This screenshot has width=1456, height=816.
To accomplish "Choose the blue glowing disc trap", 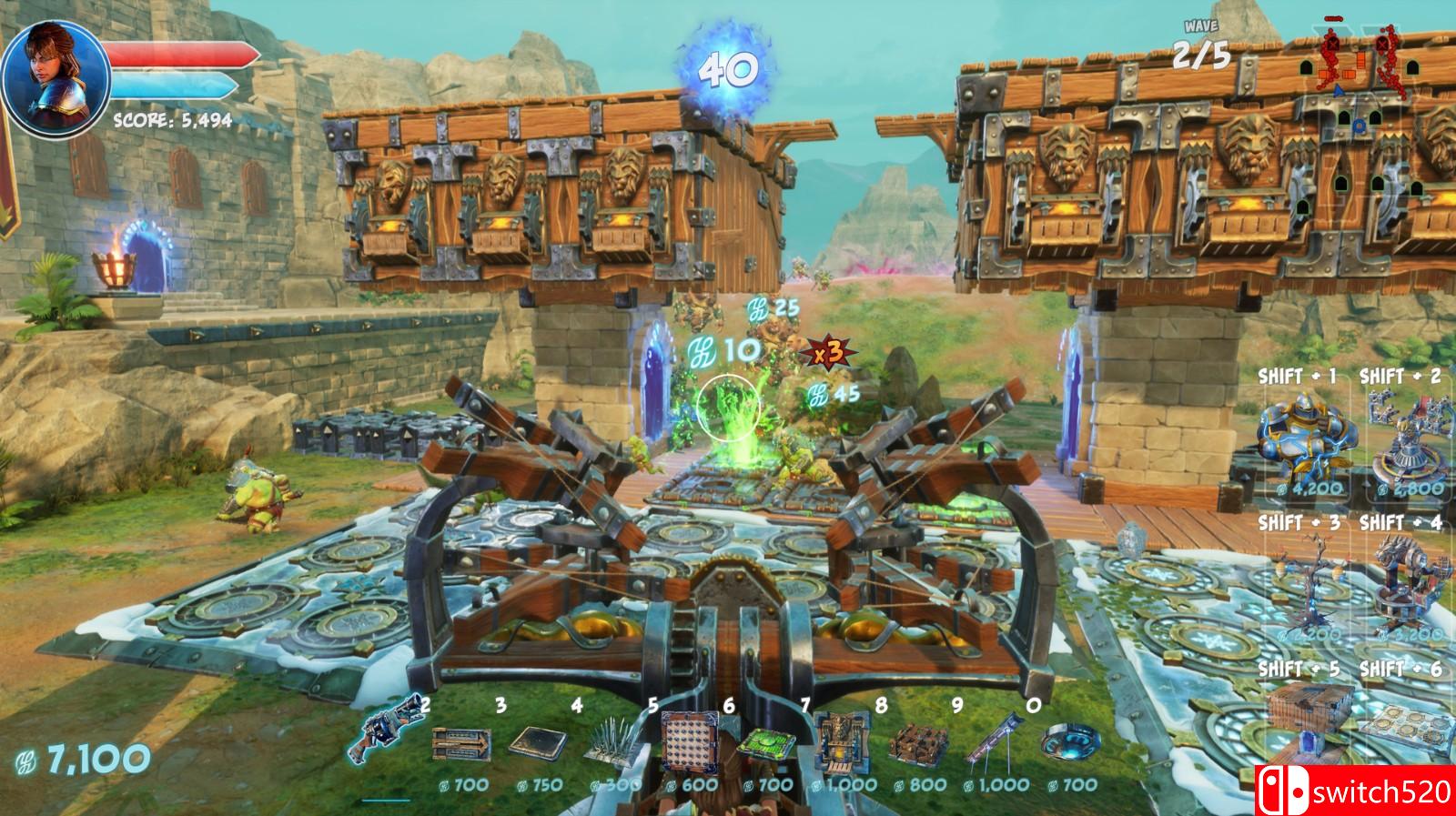I will pos(1067,741).
